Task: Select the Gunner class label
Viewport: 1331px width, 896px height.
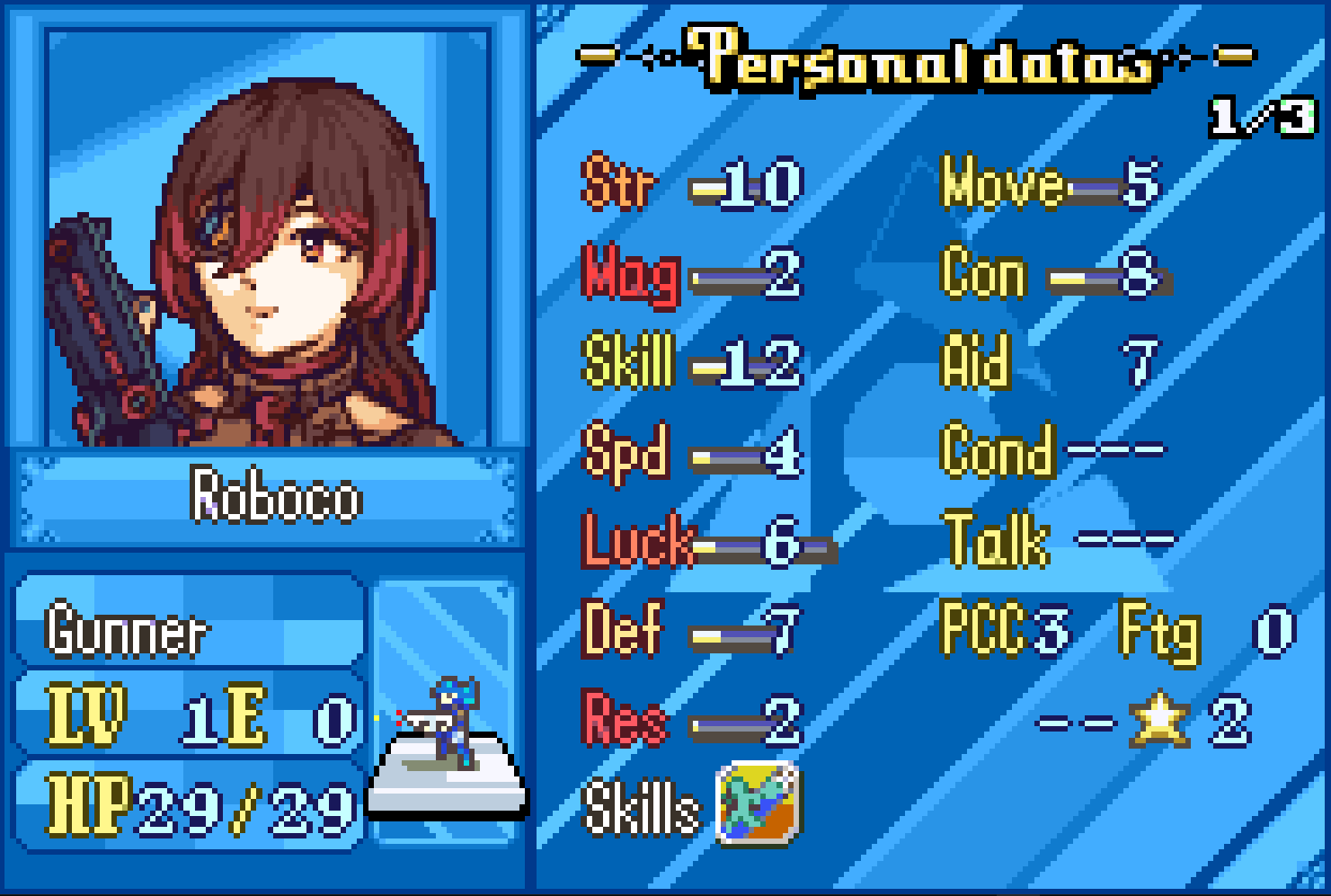Action: click(x=127, y=630)
